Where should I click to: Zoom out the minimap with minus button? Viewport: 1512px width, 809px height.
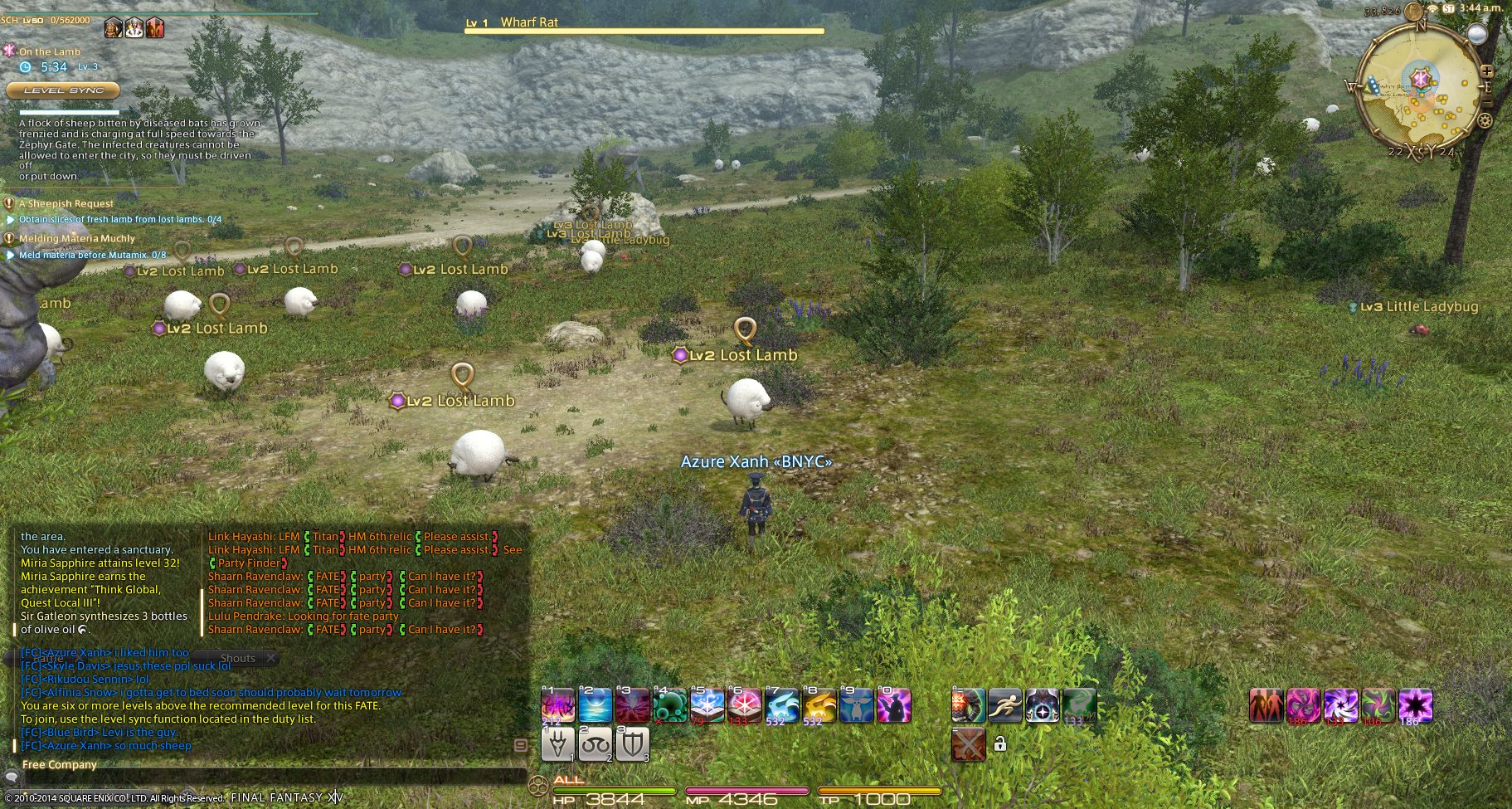pyautogui.click(x=1487, y=102)
